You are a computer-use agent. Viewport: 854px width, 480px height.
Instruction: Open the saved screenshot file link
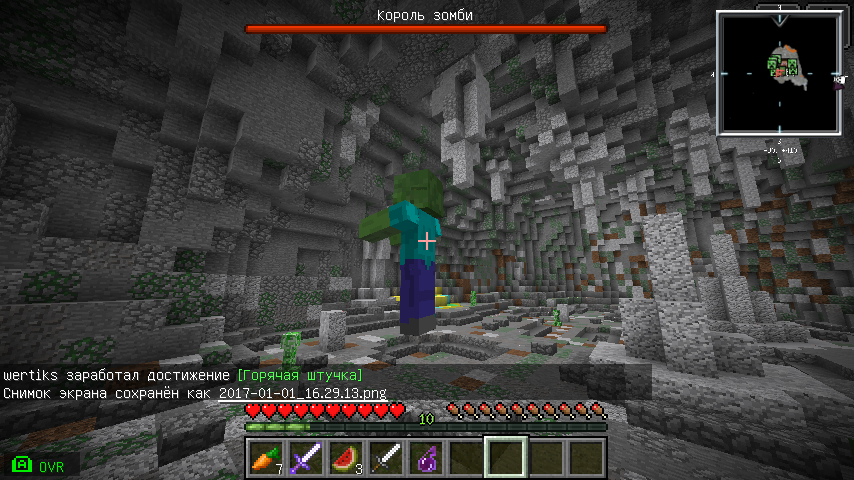point(302,394)
